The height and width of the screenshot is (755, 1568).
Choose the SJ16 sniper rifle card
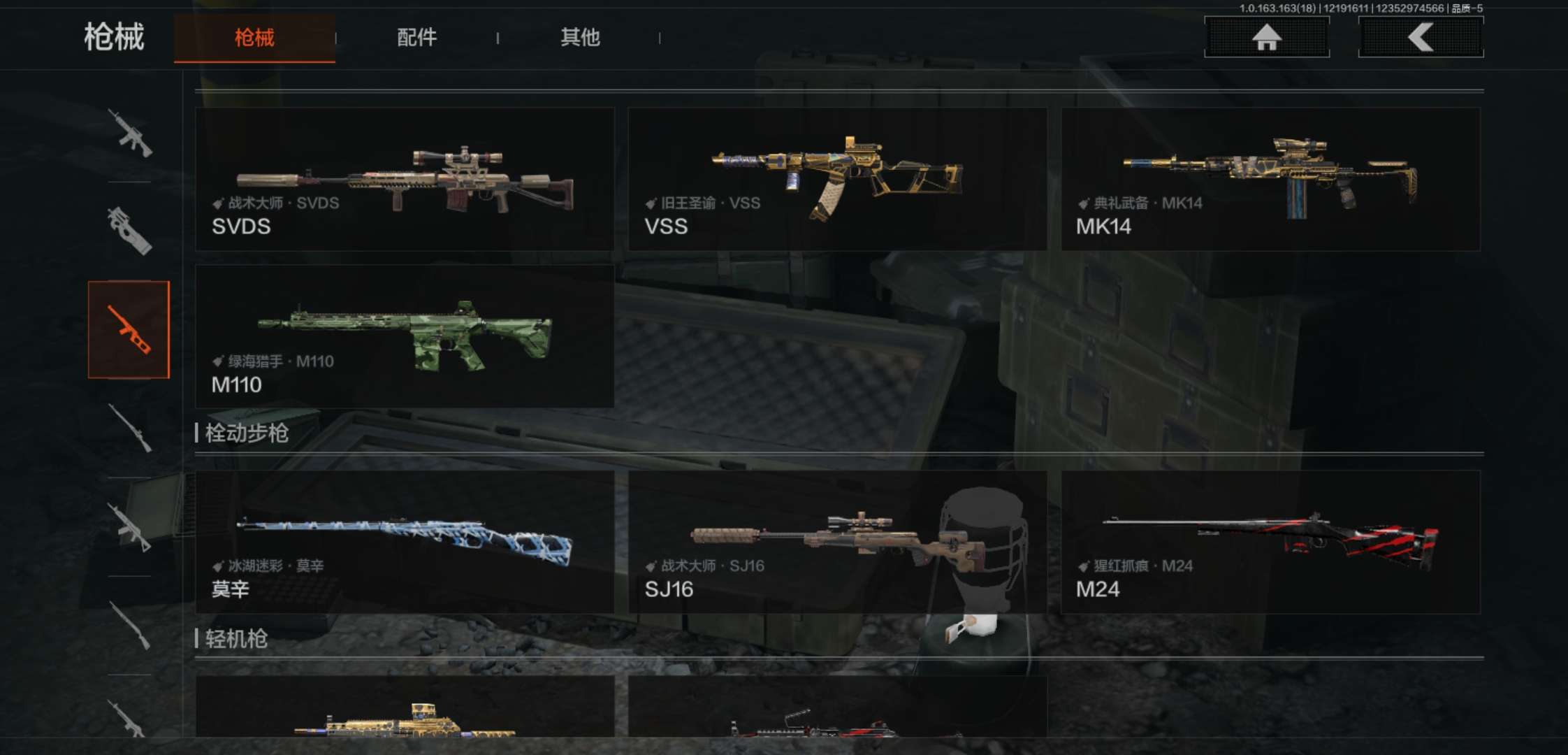(x=837, y=542)
